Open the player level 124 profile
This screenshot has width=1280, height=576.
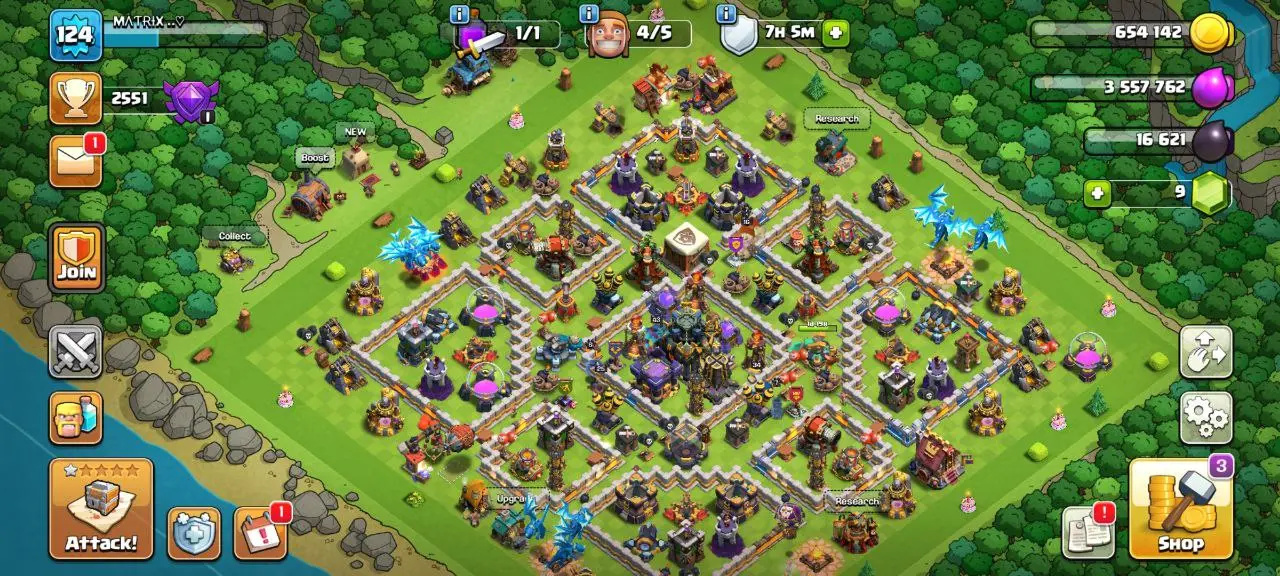pos(76,35)
